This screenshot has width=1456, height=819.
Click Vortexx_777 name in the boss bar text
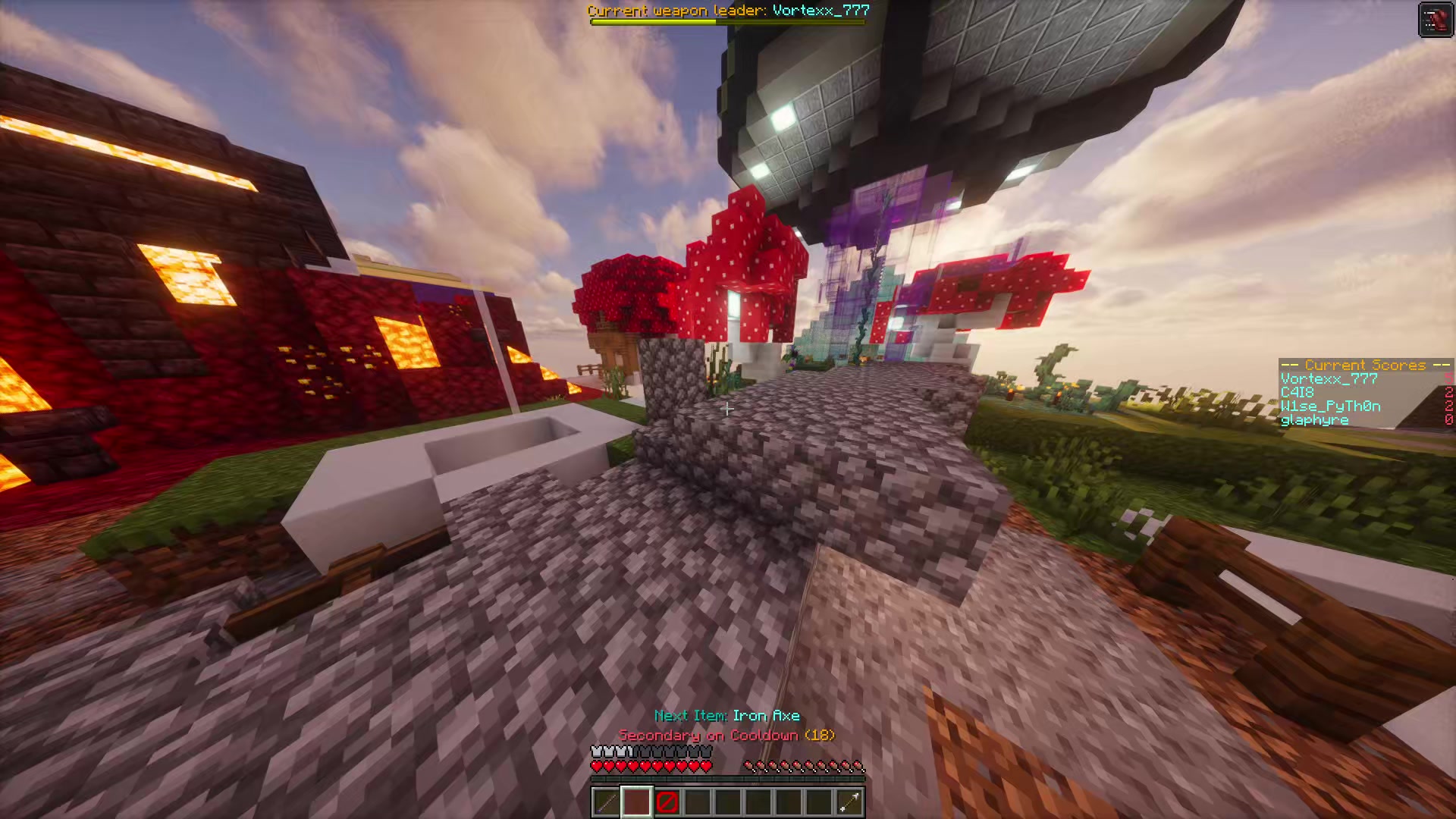pos(821,10)
